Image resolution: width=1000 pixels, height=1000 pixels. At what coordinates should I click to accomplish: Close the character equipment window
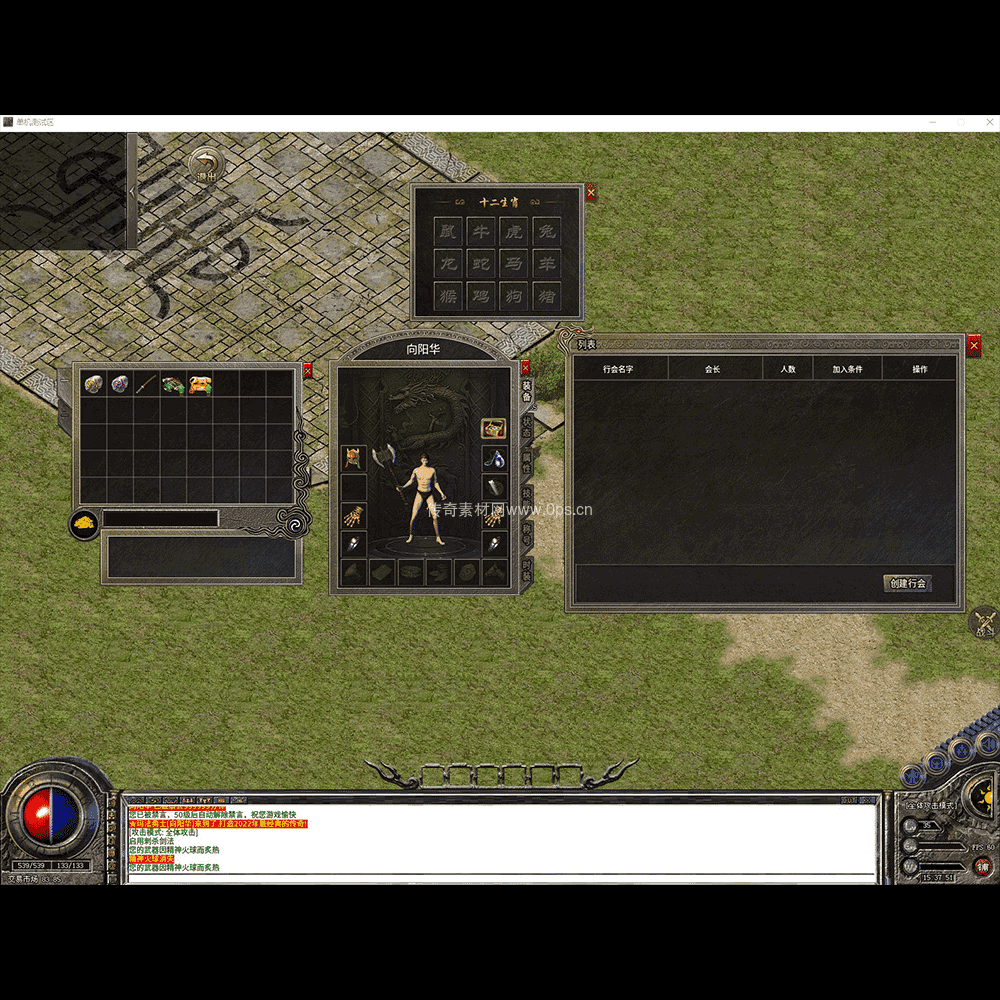(x=525, y=368)
